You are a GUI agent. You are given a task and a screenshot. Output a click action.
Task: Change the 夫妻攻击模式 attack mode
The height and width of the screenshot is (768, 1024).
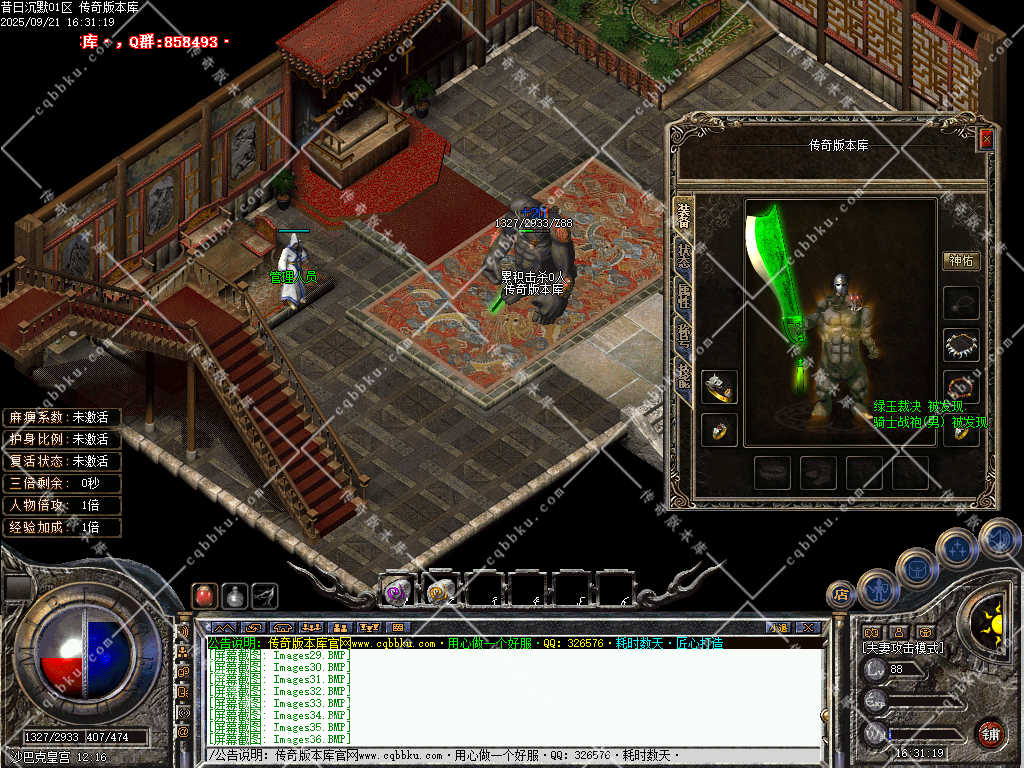tap(903, 648)
